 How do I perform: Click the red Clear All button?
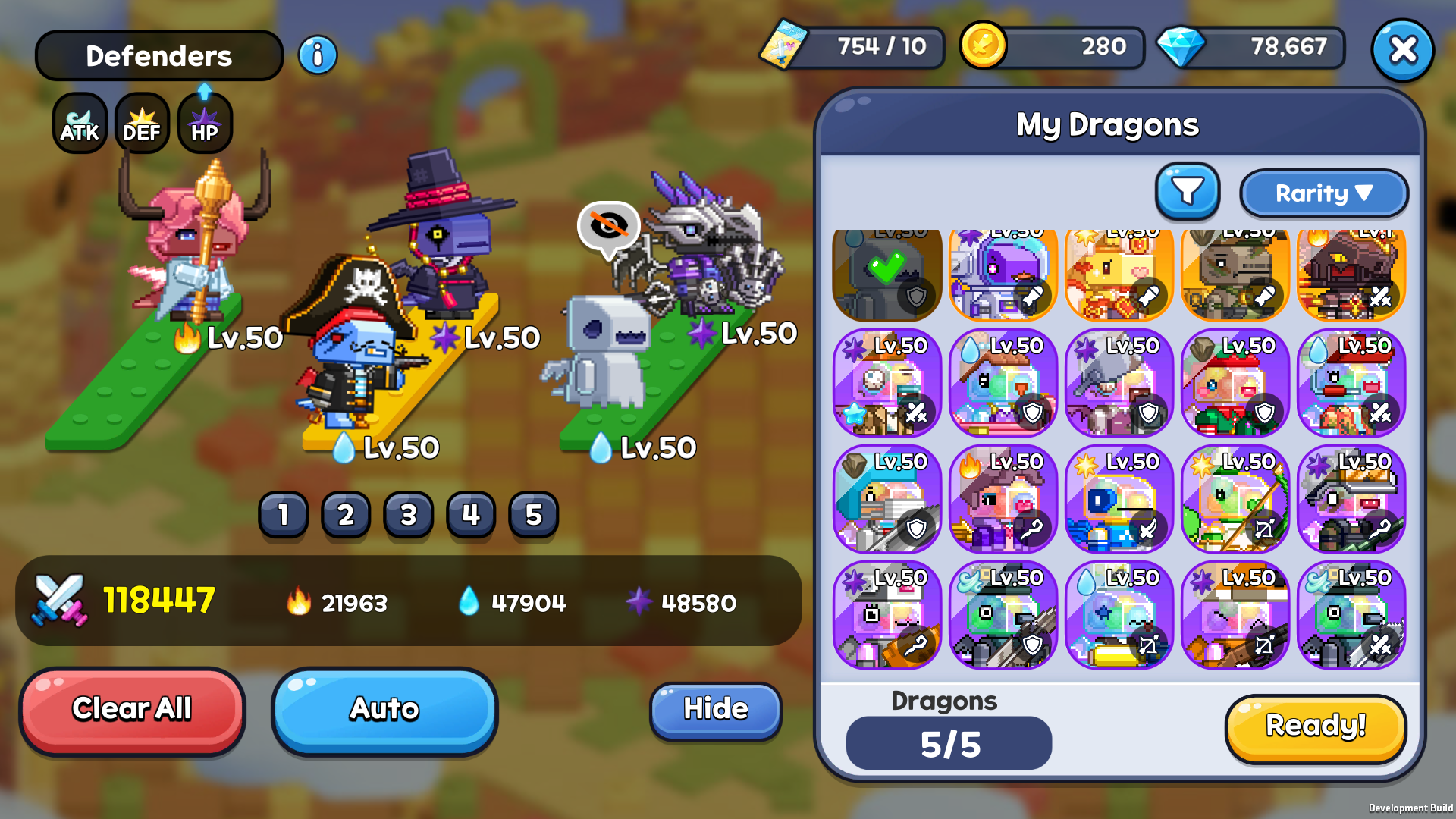pos(132,710)
